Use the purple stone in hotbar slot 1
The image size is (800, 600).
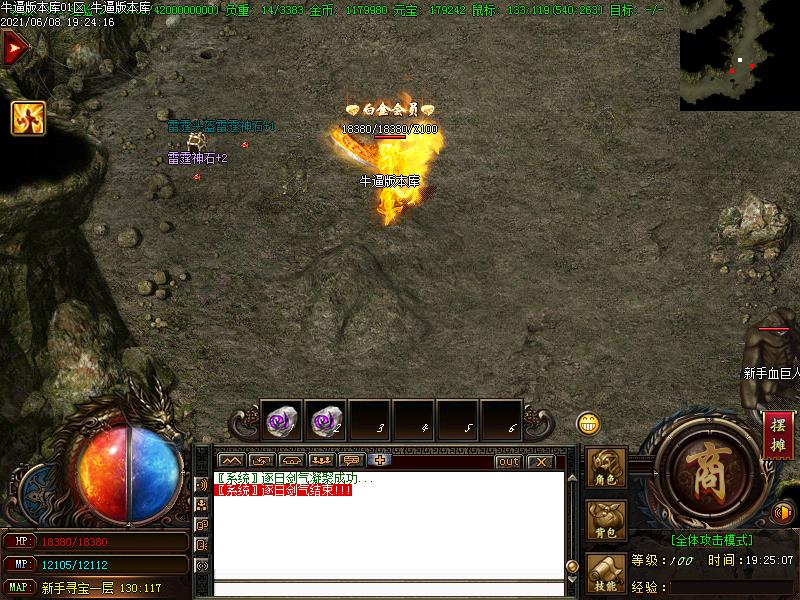pos(281,422)
